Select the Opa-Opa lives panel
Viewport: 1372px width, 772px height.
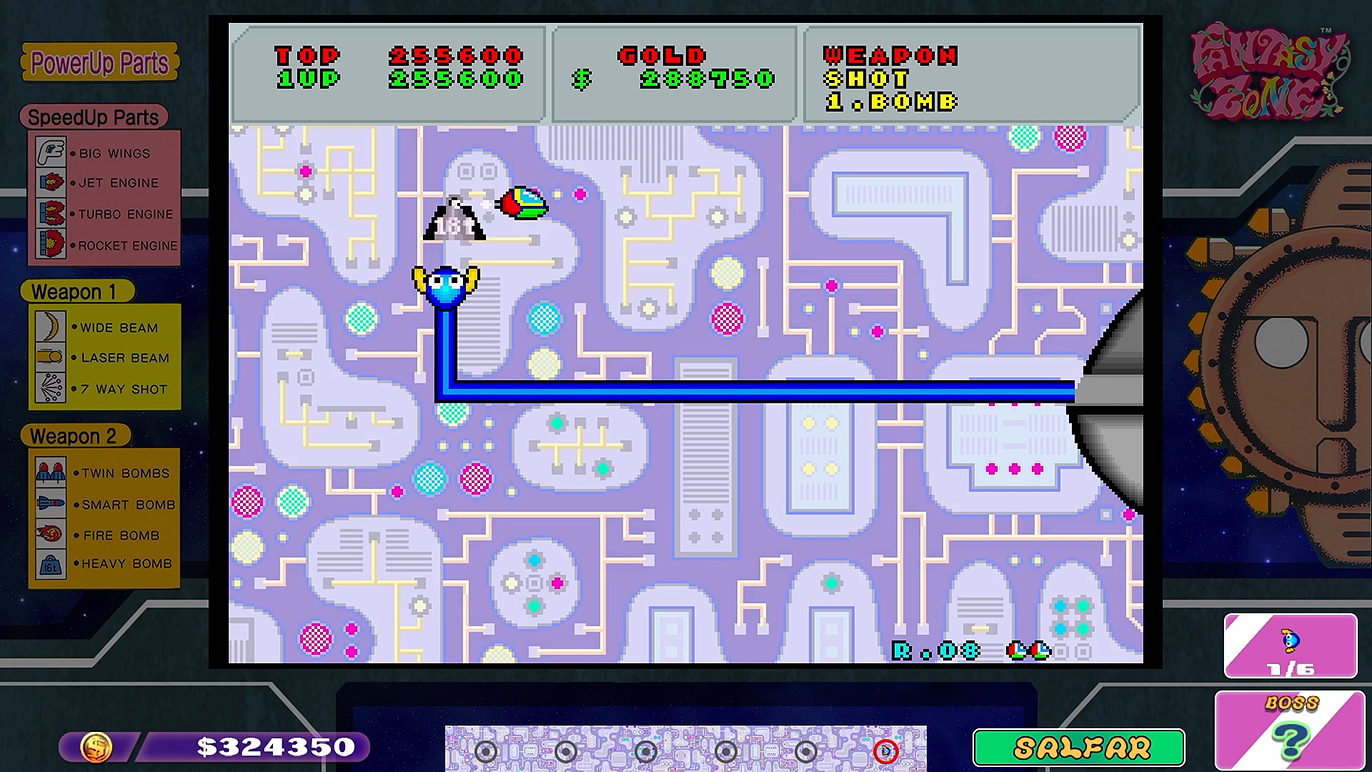1290,646
